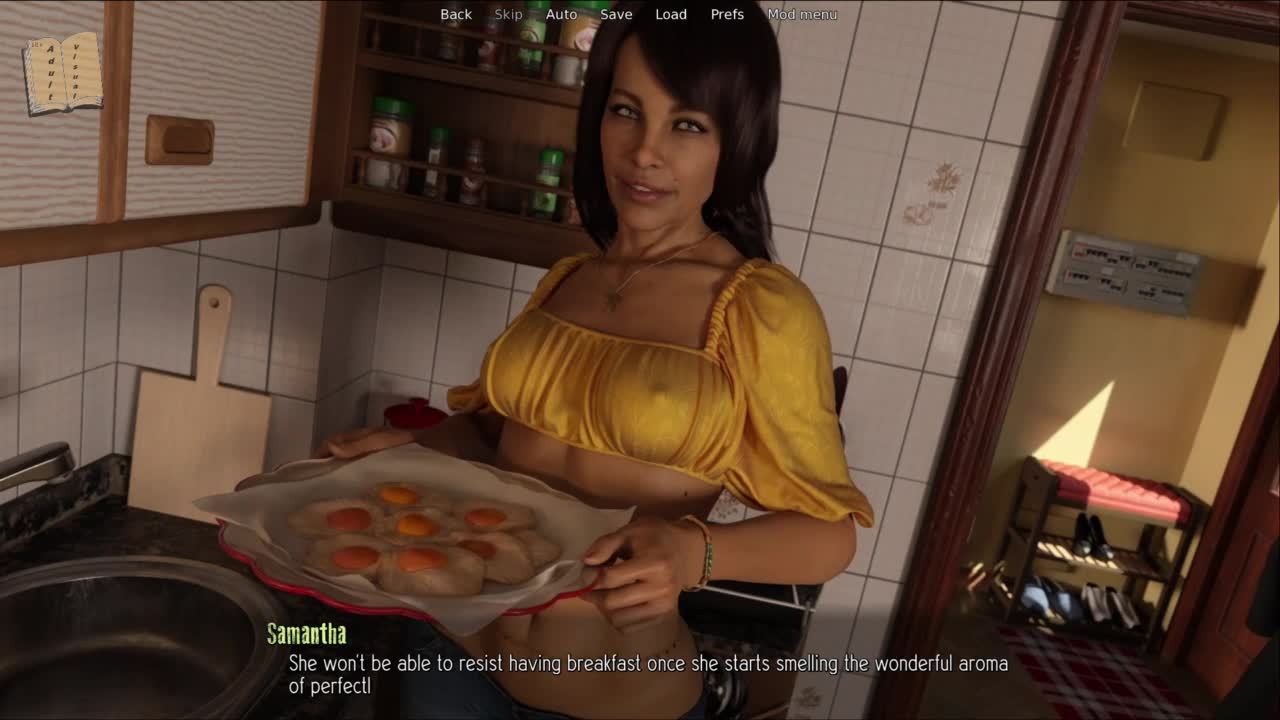
Task: Click the Adult Visual book icon
Action: point(62,72)
